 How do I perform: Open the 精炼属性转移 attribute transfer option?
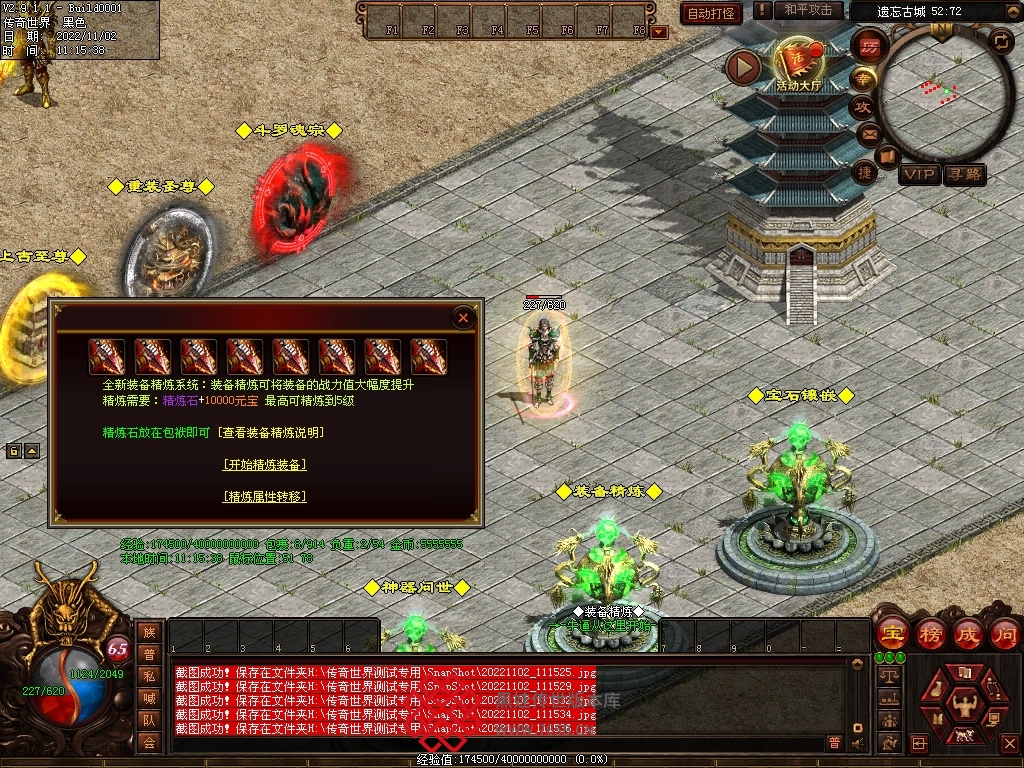pos(264,496)
